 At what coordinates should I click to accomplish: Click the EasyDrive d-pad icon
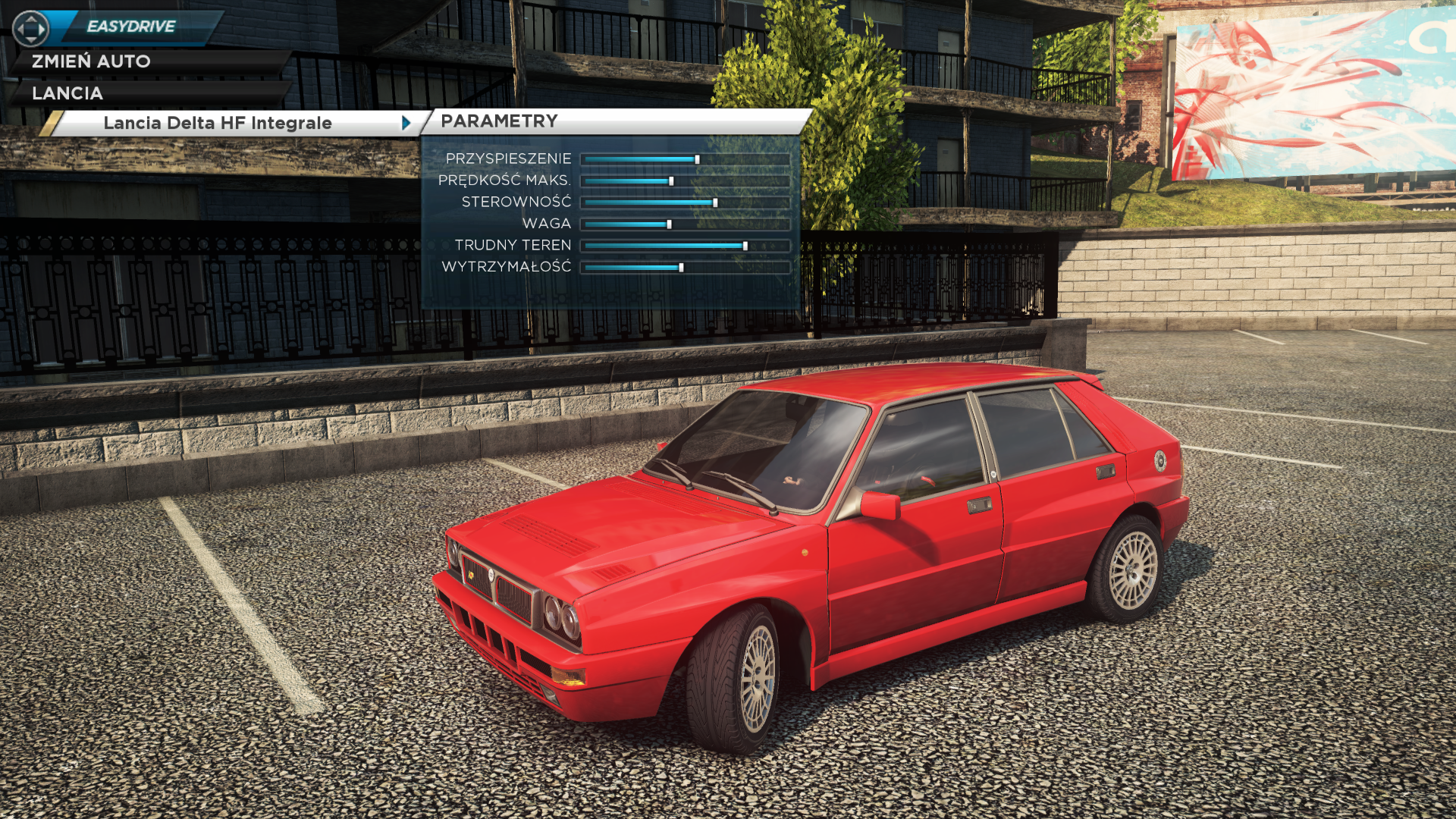[x=30, y=29]
